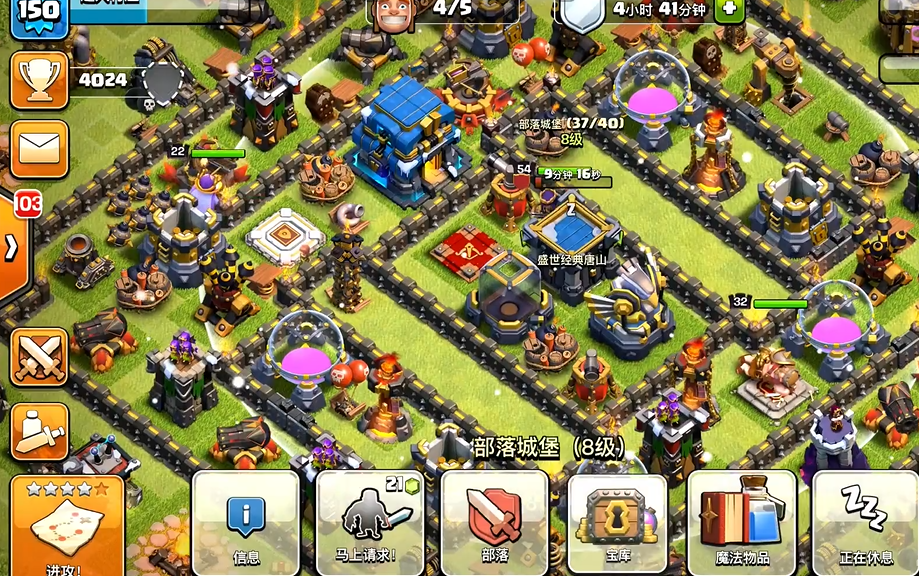Open the Info button for Clan Castle
This screenshot has width=919, height=576.
click(245, 522)
